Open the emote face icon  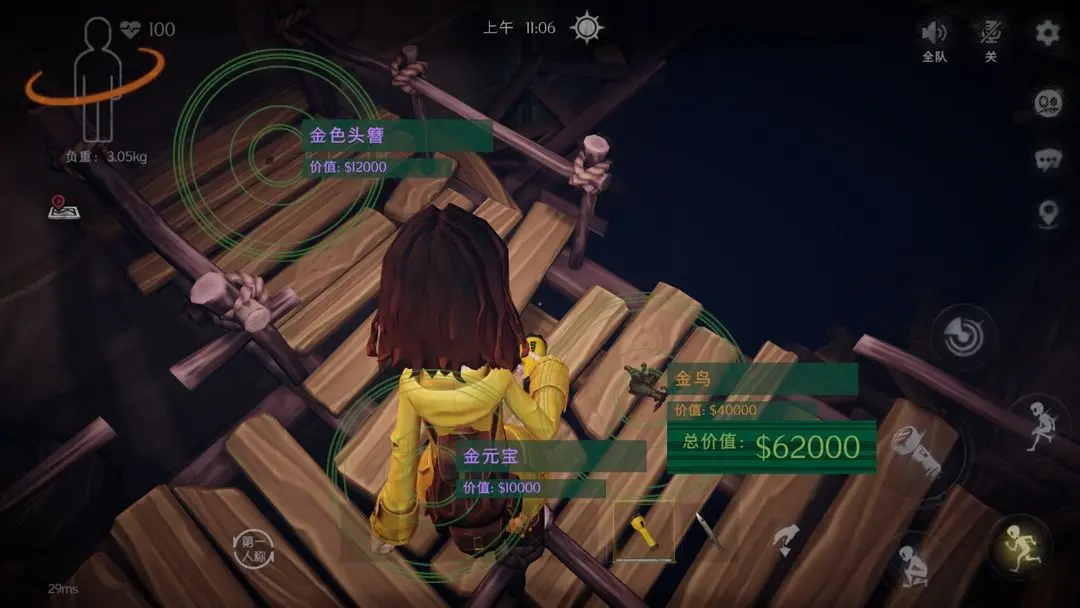click(x=1047, y=104)
